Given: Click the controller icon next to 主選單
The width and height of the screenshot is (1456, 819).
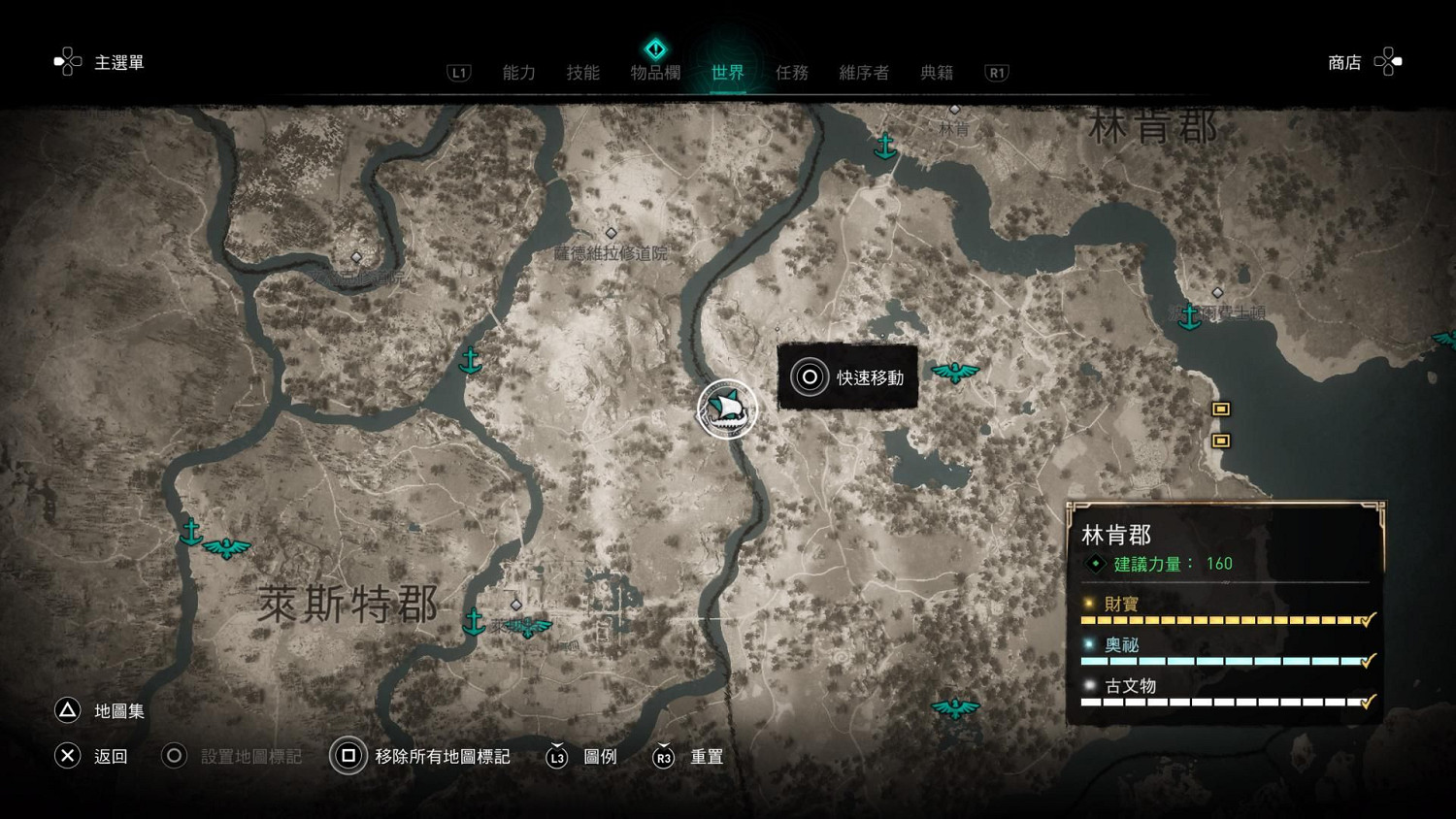Looking at the screenshot, I should tap(67, 61).
